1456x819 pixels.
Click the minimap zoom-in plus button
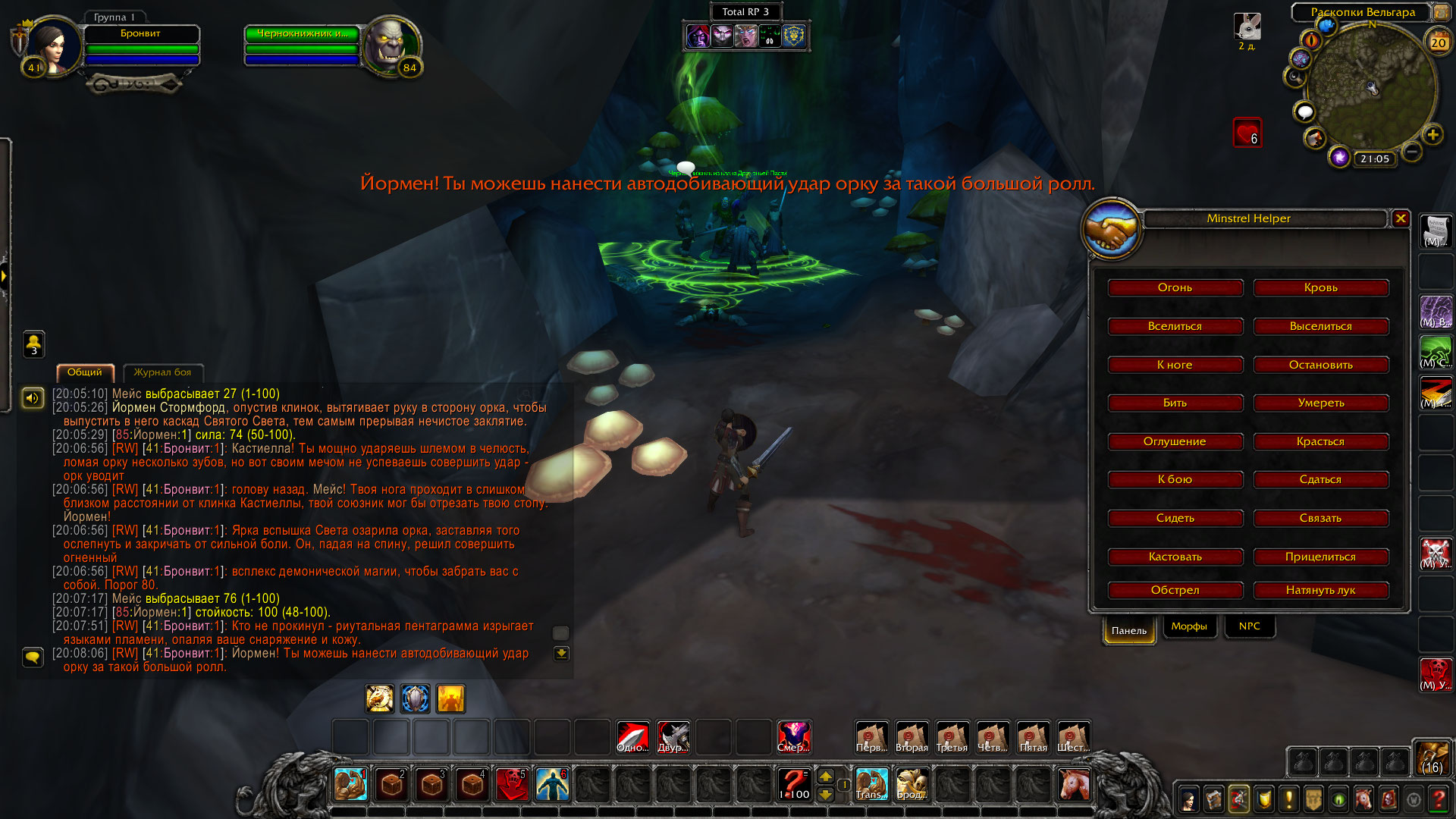[1432, 135]
